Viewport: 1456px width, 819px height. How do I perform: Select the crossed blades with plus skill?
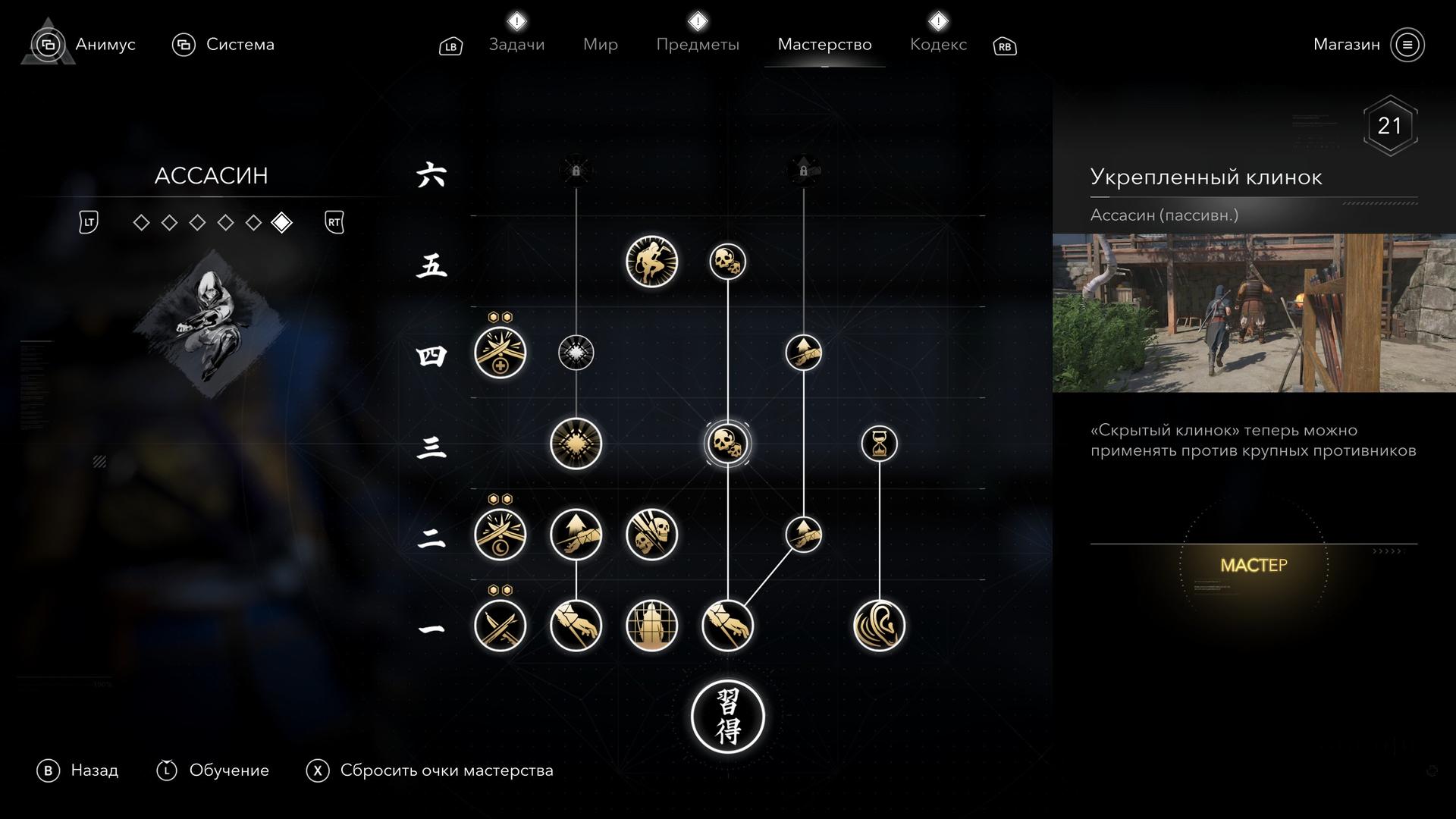(500, 353)
